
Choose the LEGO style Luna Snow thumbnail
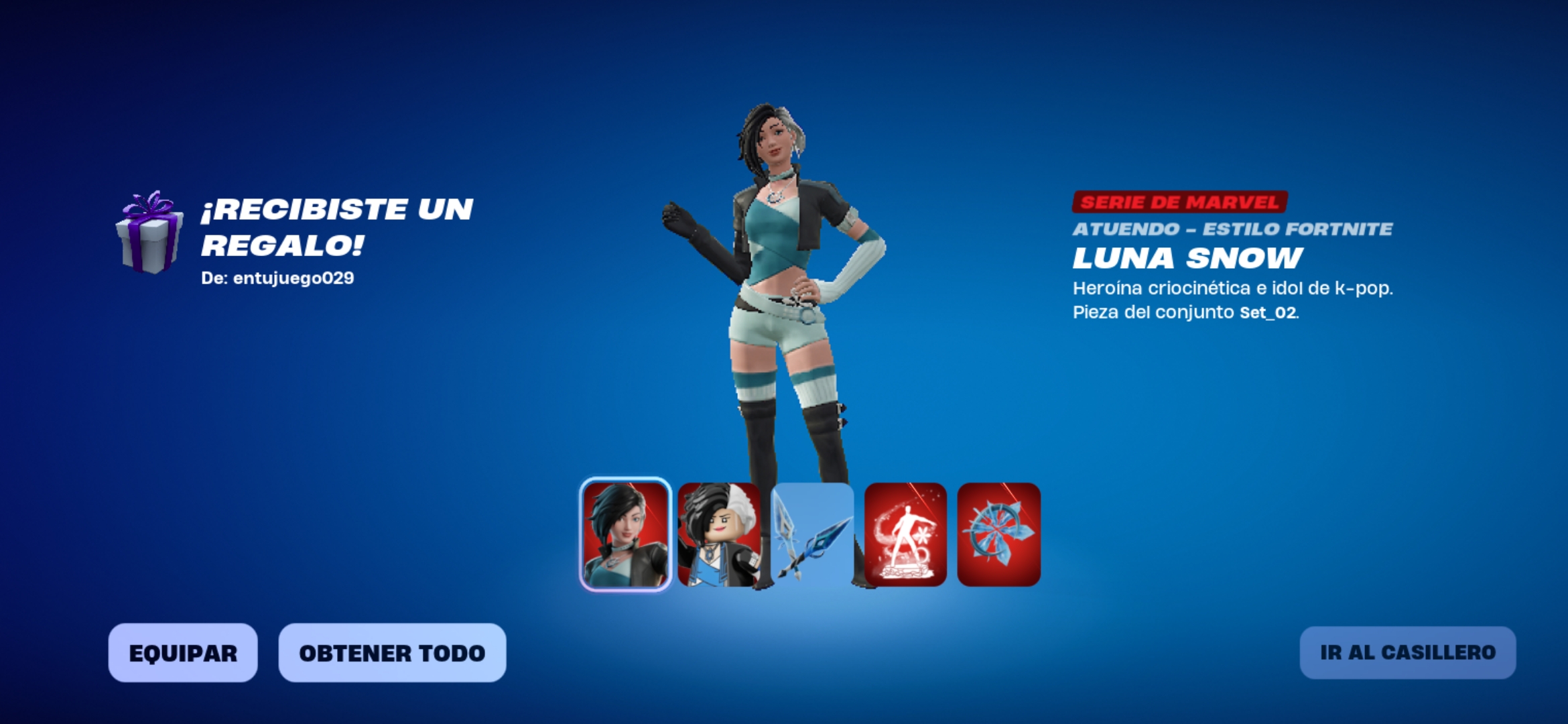(718, 534)
